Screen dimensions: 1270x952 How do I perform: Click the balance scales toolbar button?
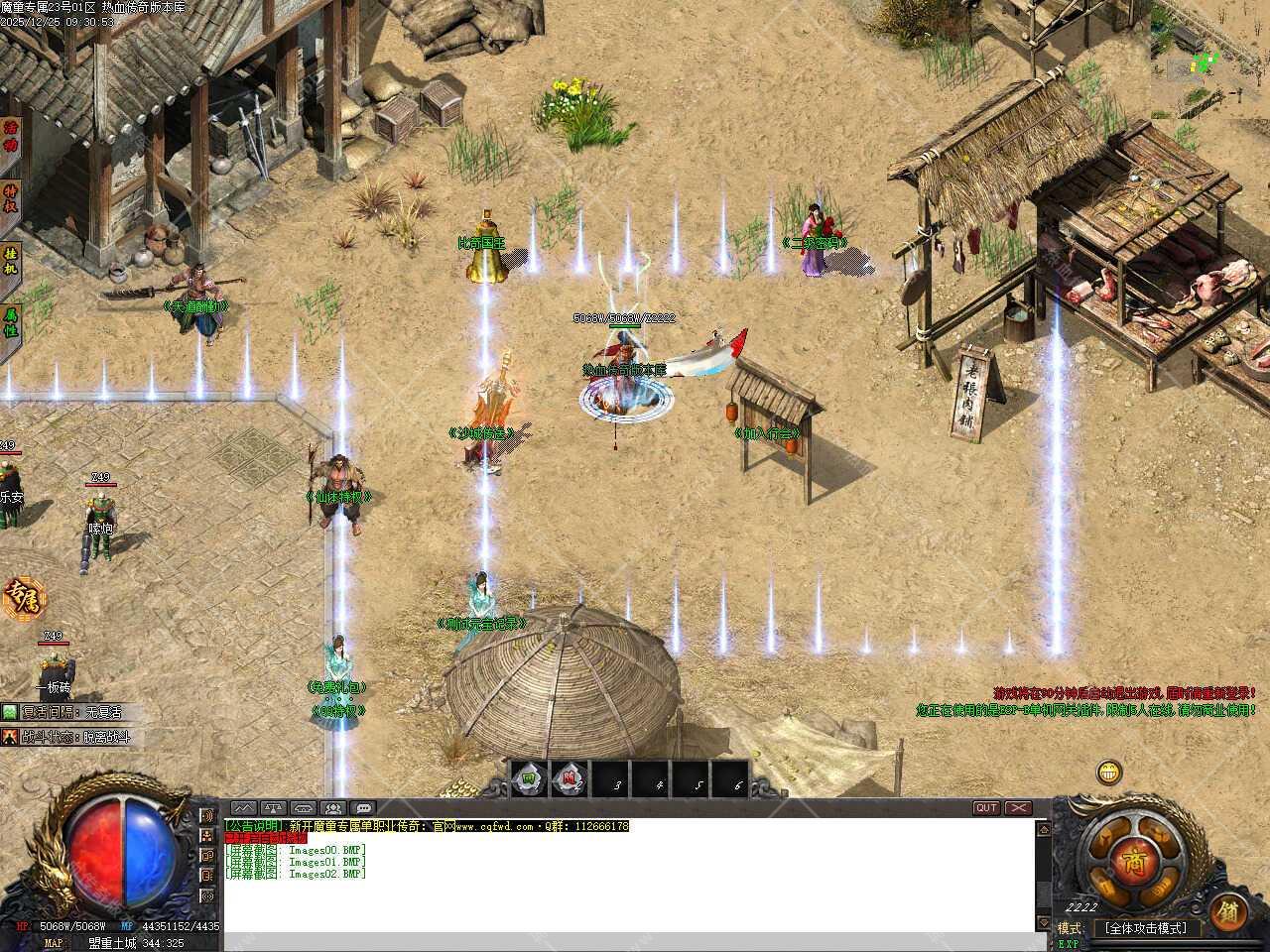pos(274,808)
